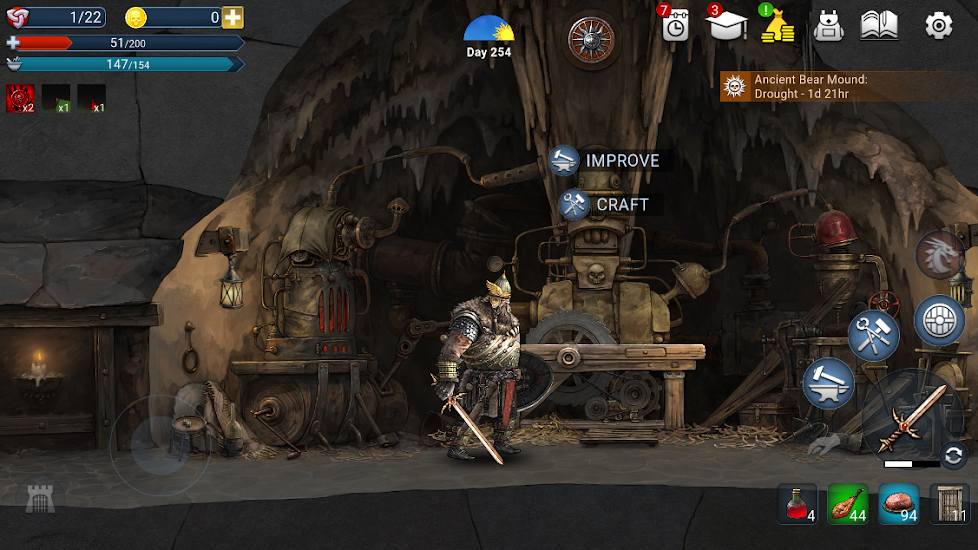
Task: Check the clock icon with 7 notifications
Action: pyautogui.click(x=676, y=25)
